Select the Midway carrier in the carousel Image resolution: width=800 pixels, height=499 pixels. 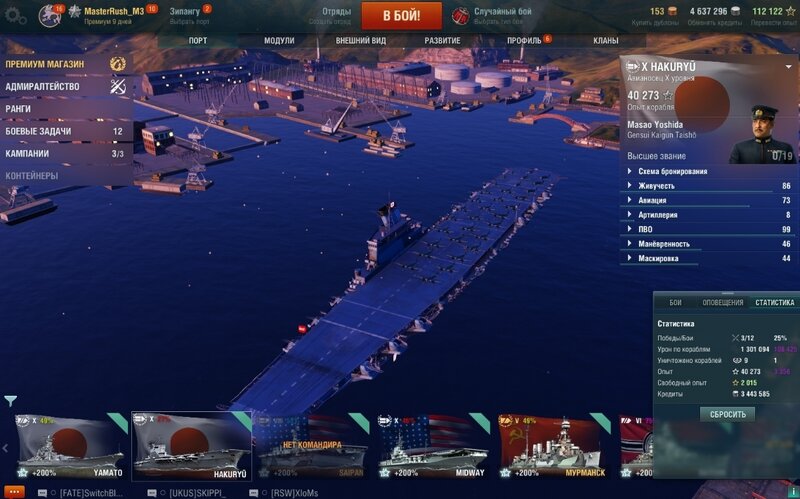(x=434, y=446)
